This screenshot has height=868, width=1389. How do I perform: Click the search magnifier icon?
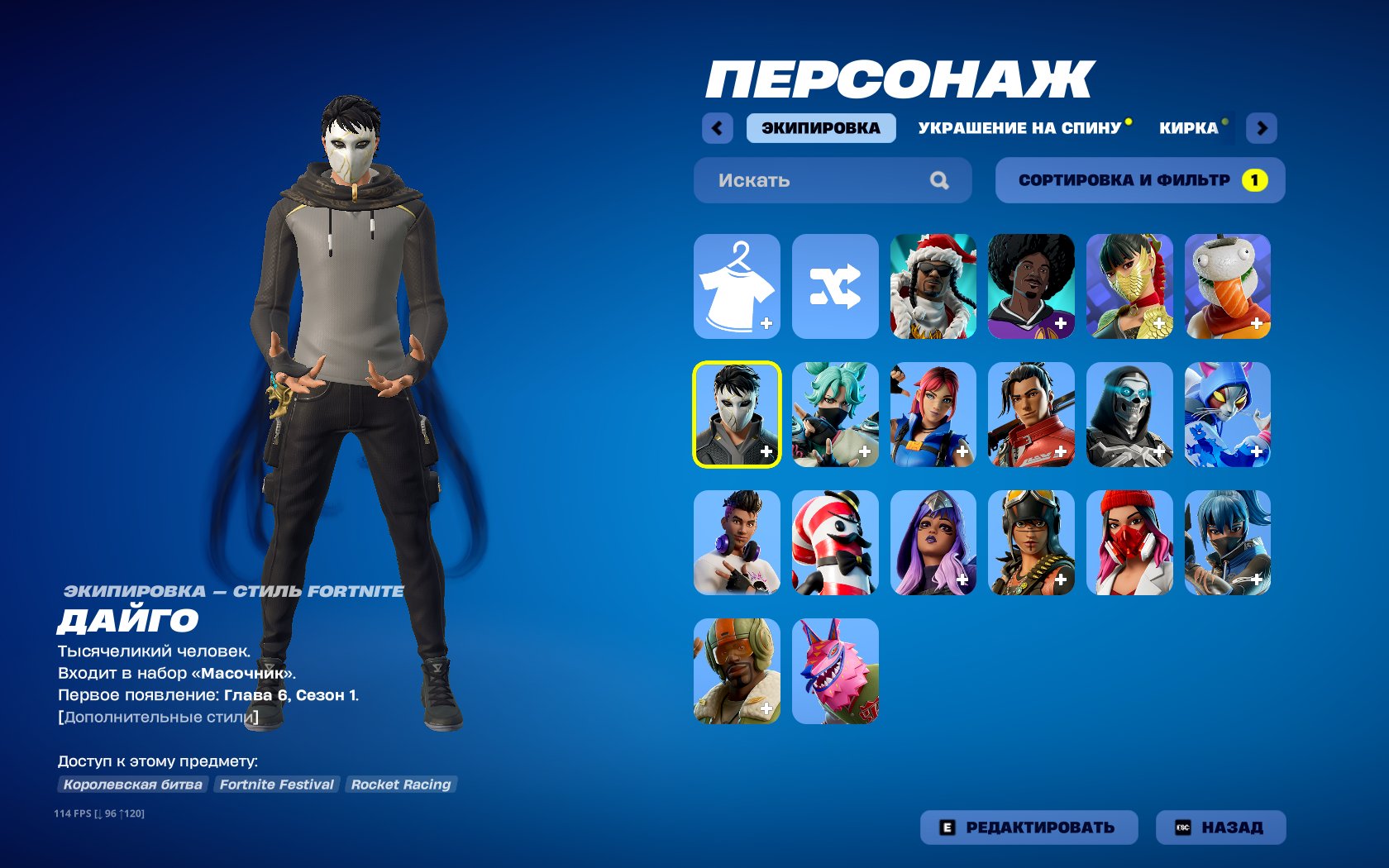pyautogui.click(x=939, y=180)
